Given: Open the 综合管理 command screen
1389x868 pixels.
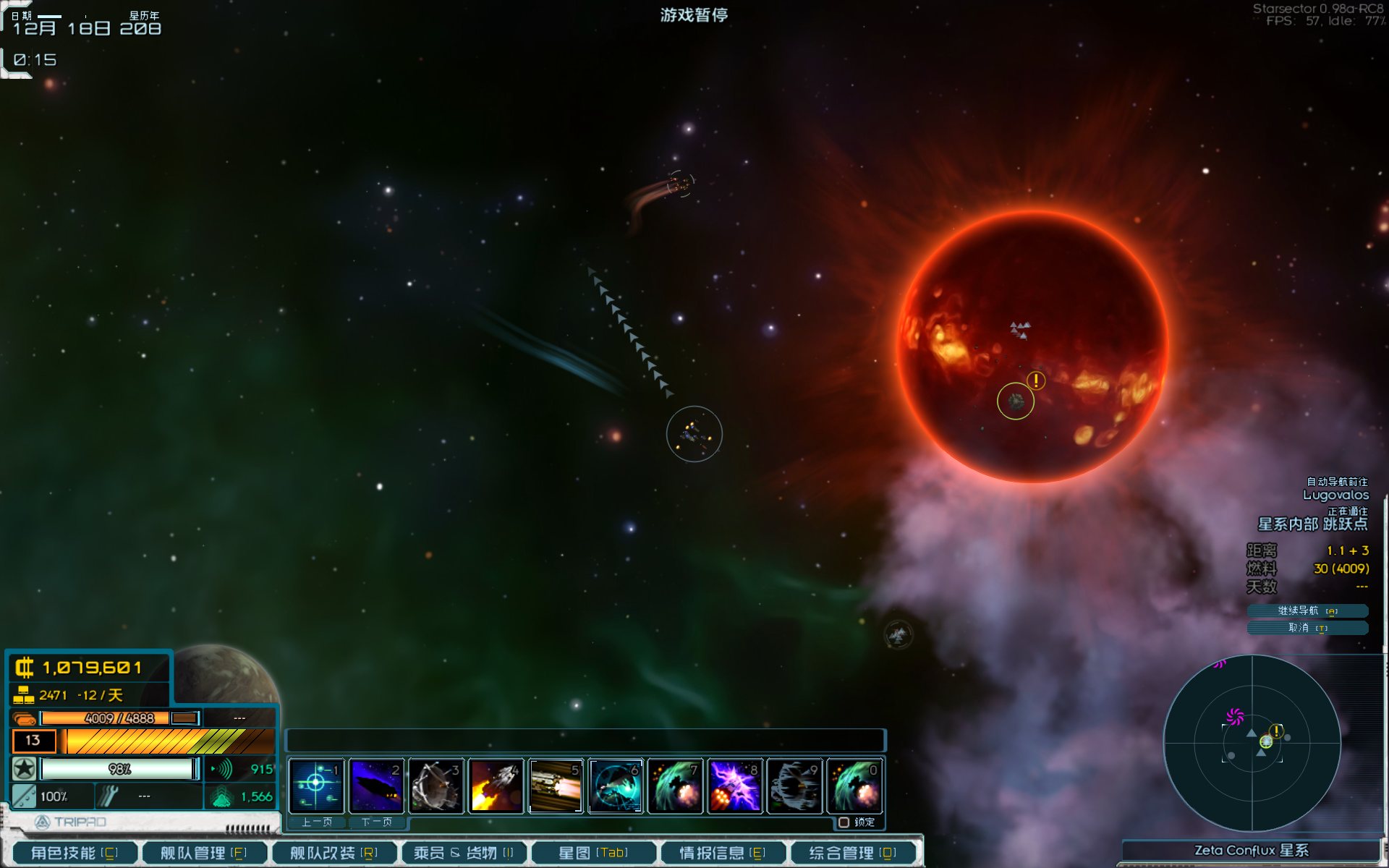Looking at the screenshot, I should (x=852, y=853).
